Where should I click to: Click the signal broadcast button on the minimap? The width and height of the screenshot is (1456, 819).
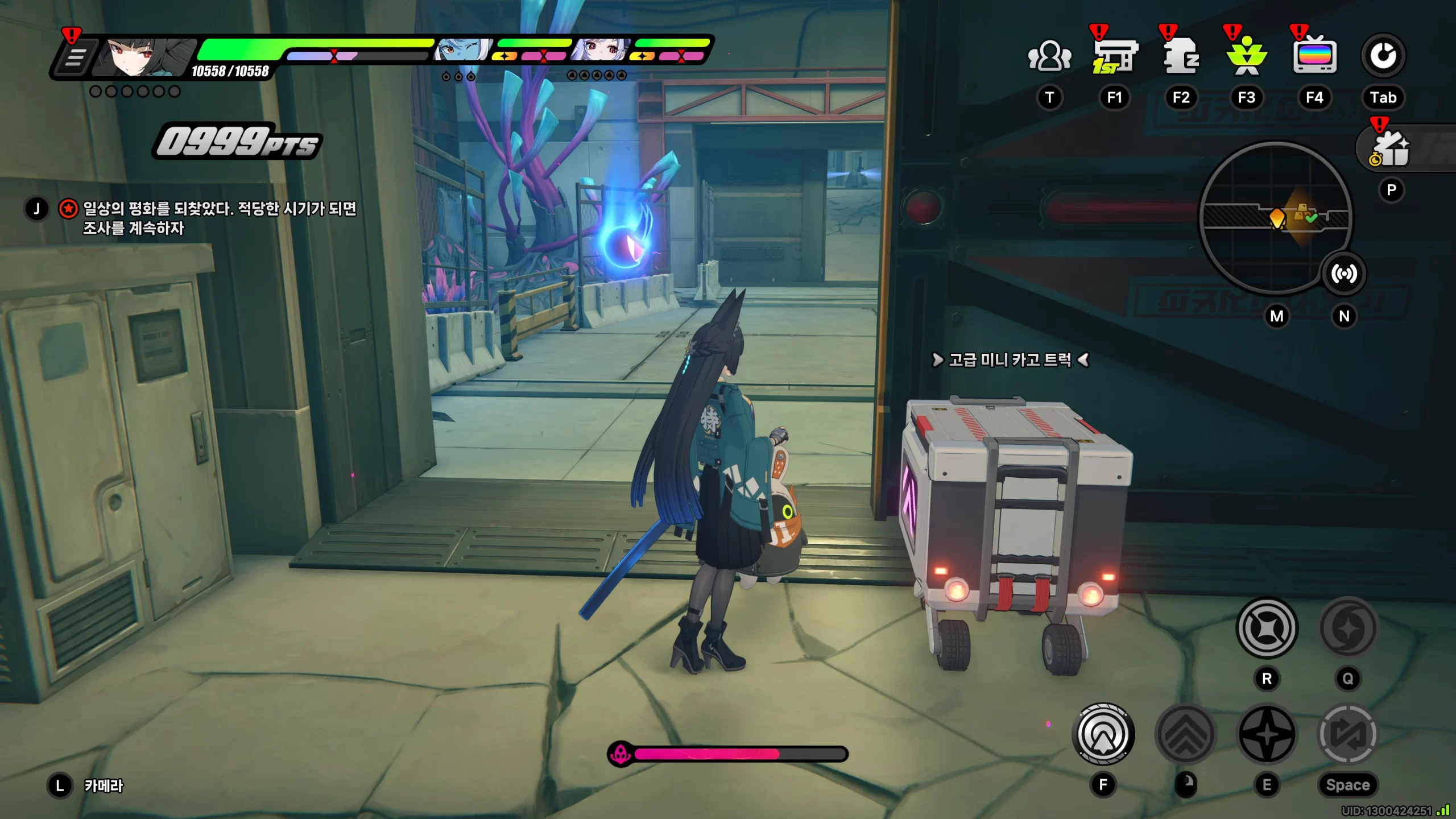(1343, 274)
